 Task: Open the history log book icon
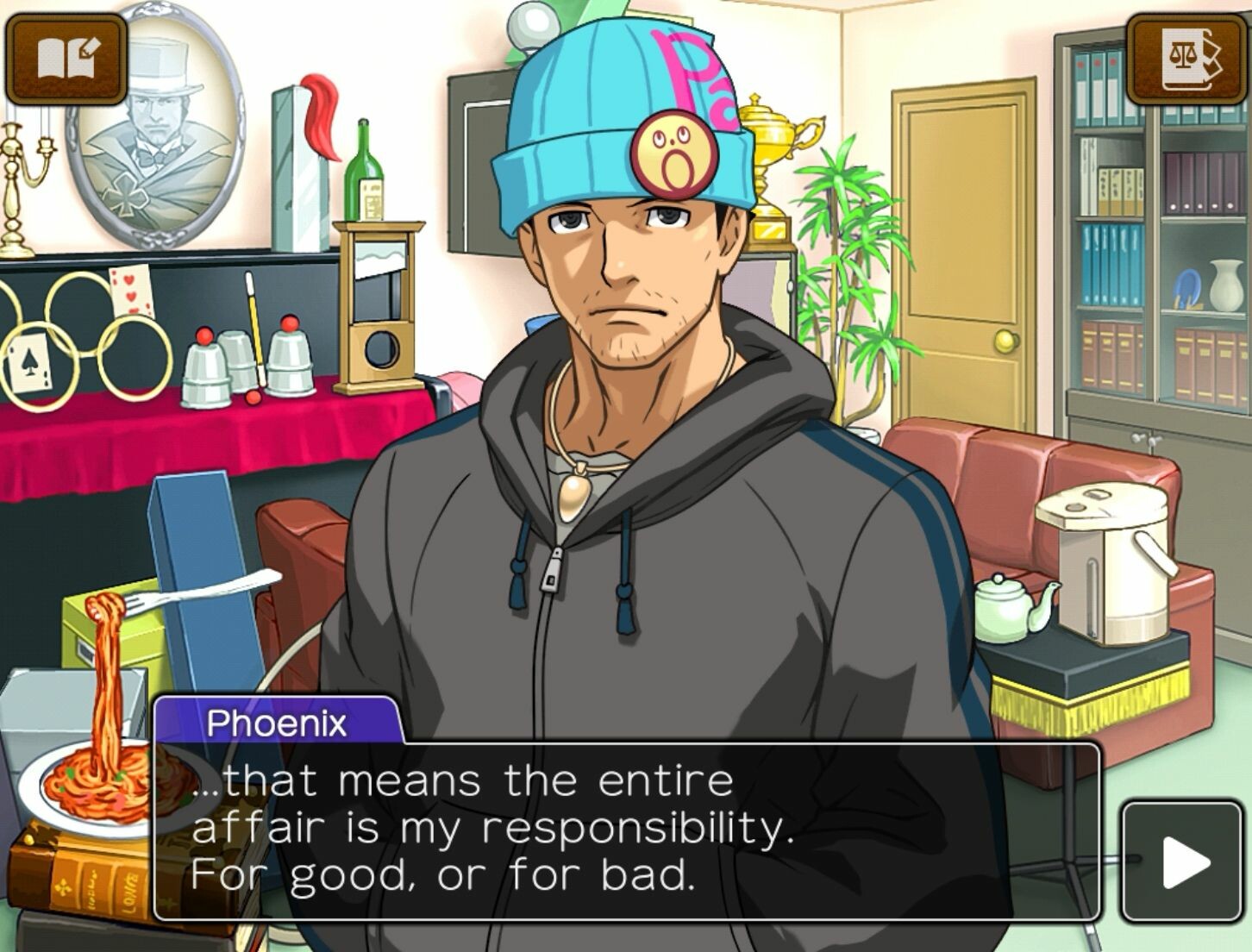tap(66, 59)
